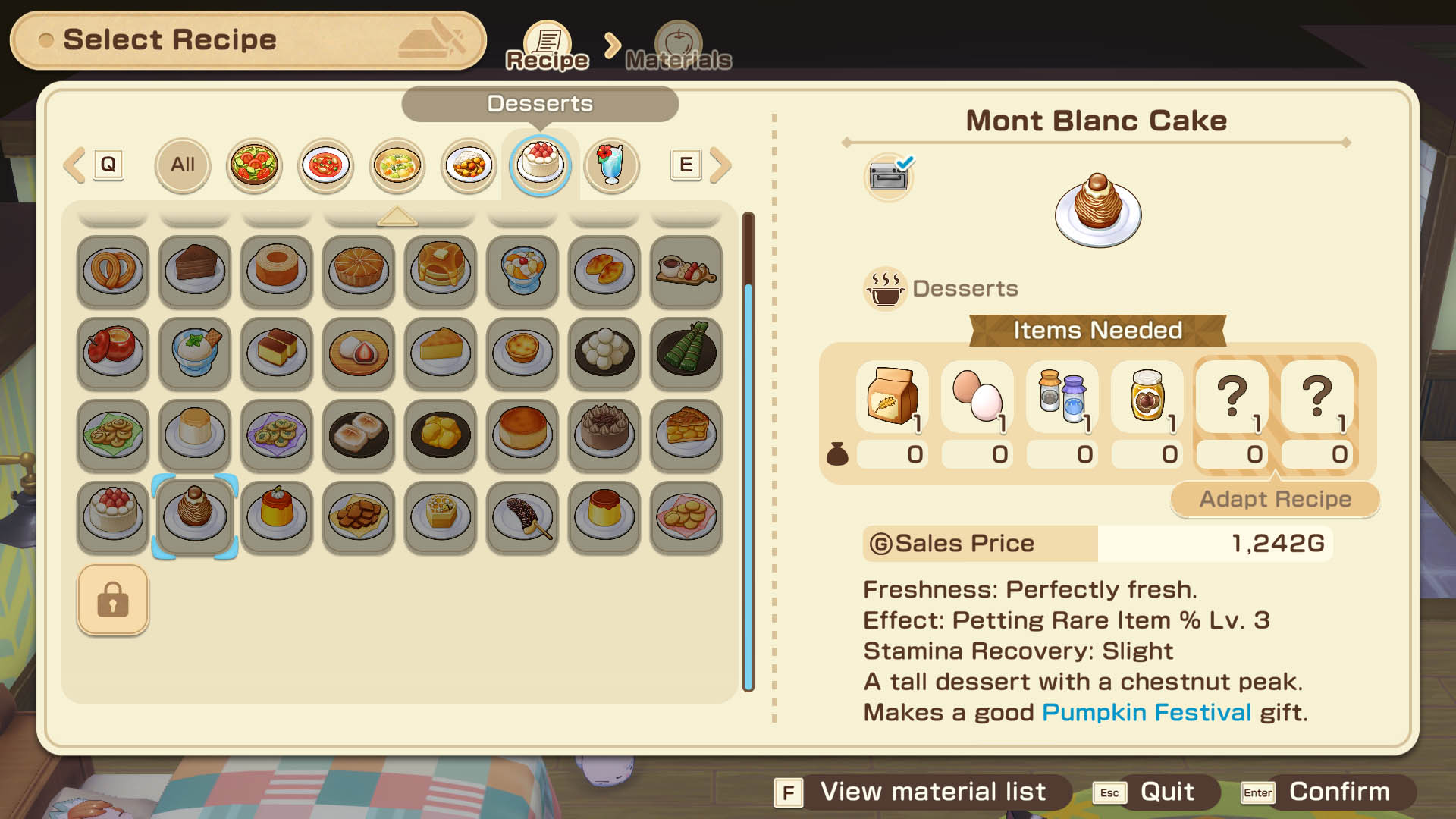
Task: Select the pretzel recipe
Action: click(113, 270)
